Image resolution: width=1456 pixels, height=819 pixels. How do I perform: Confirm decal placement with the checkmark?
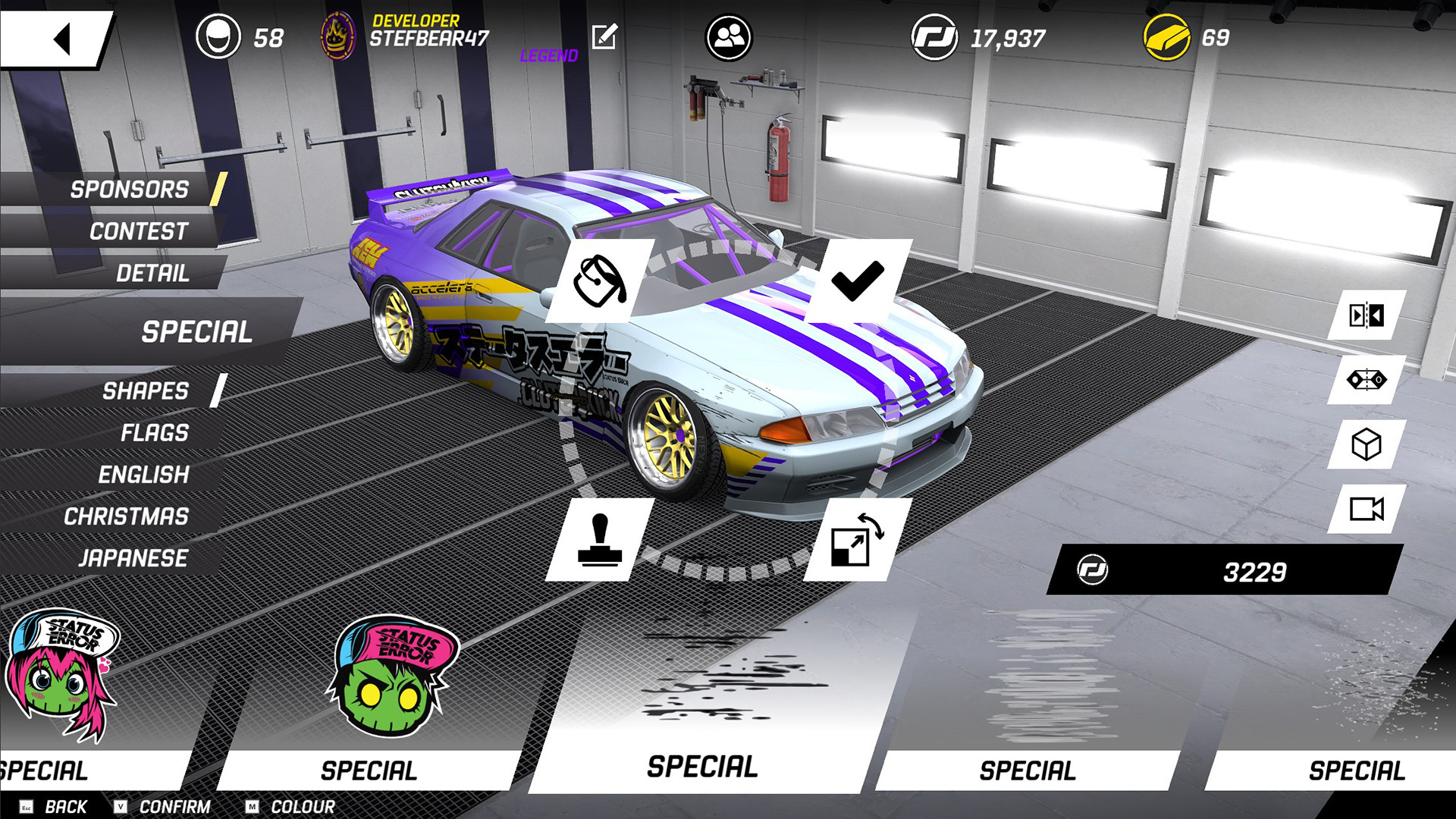point(857,281)
